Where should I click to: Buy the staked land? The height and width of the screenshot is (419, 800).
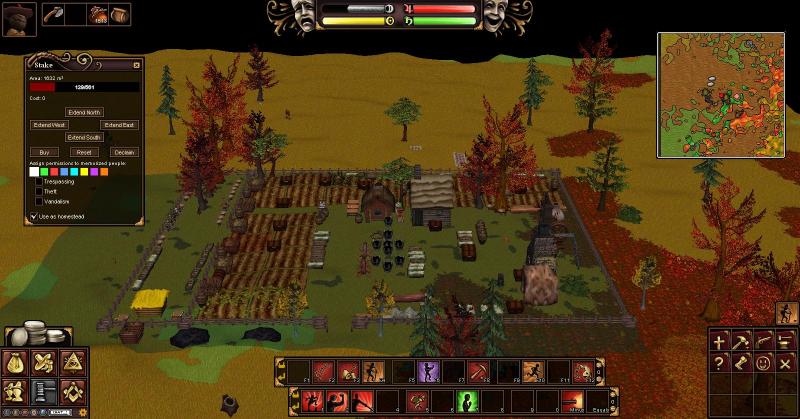coord(44,152)
